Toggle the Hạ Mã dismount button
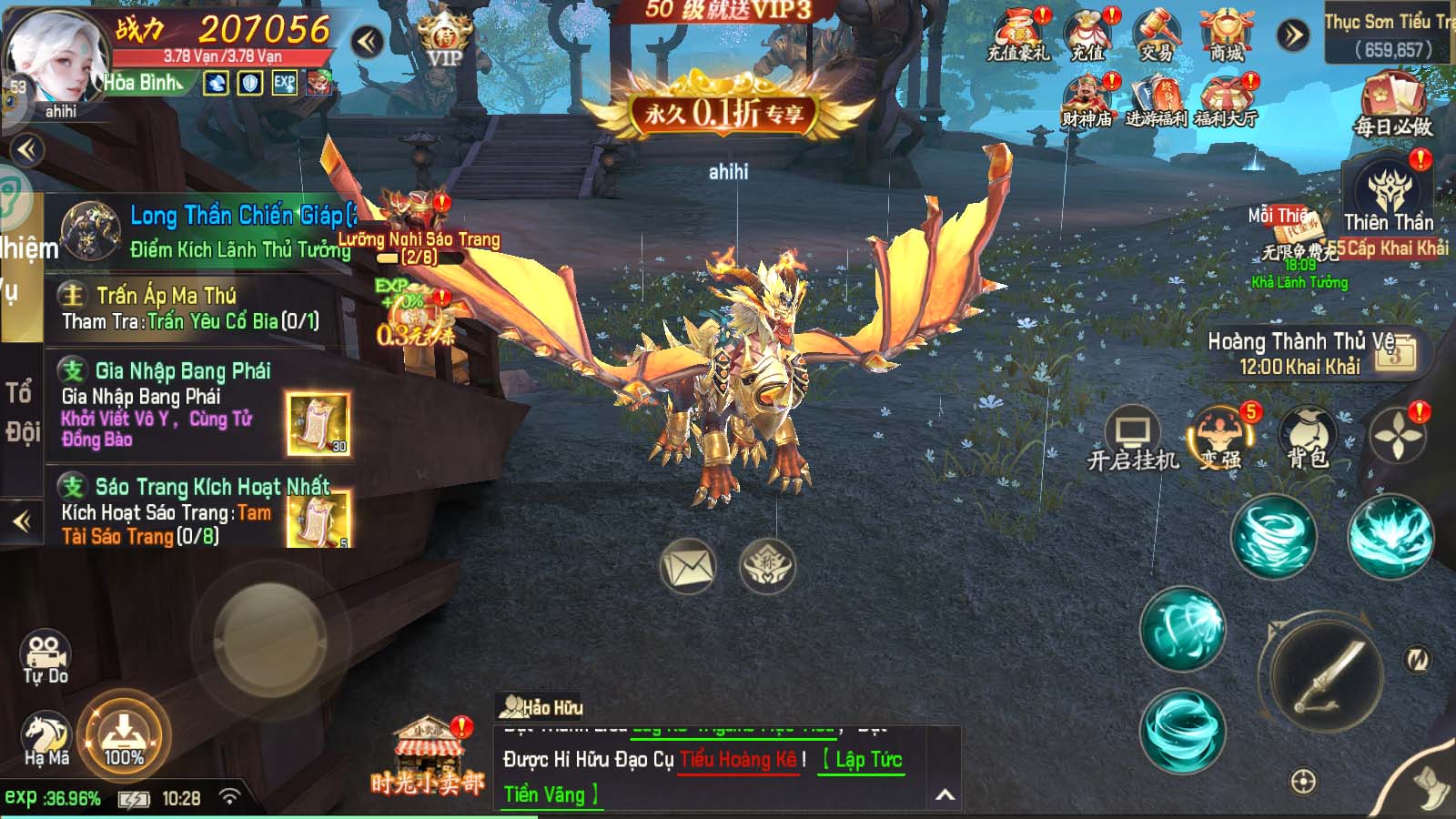This screenshot has height=819, width=1456. pos(45,737)
